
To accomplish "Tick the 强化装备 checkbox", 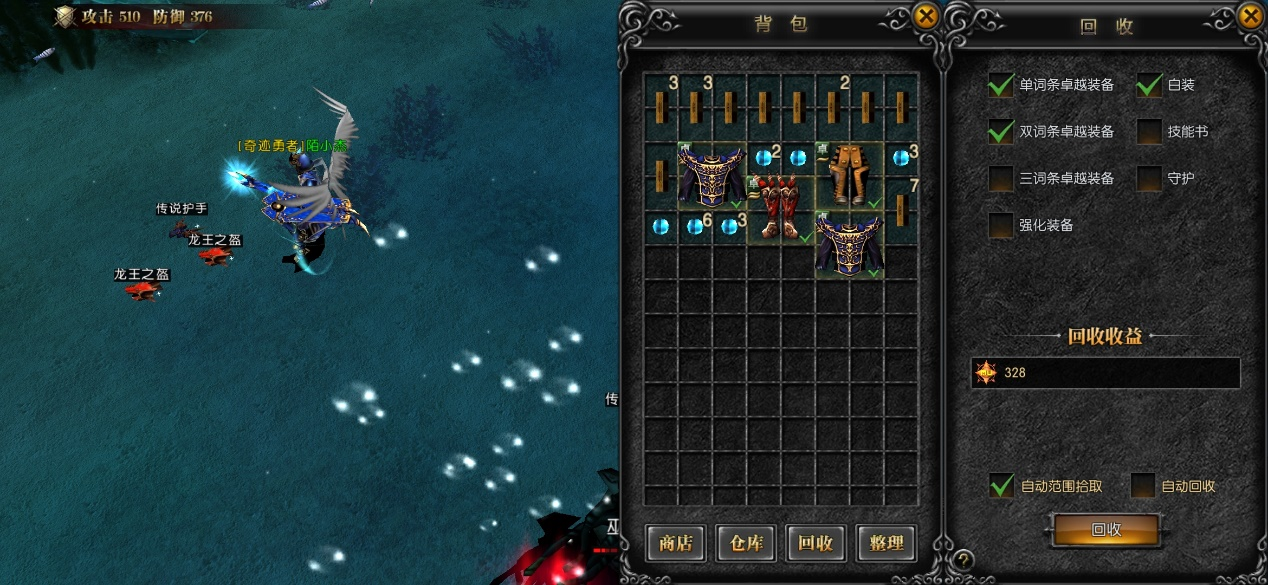I will click(x=1001, y=225).
